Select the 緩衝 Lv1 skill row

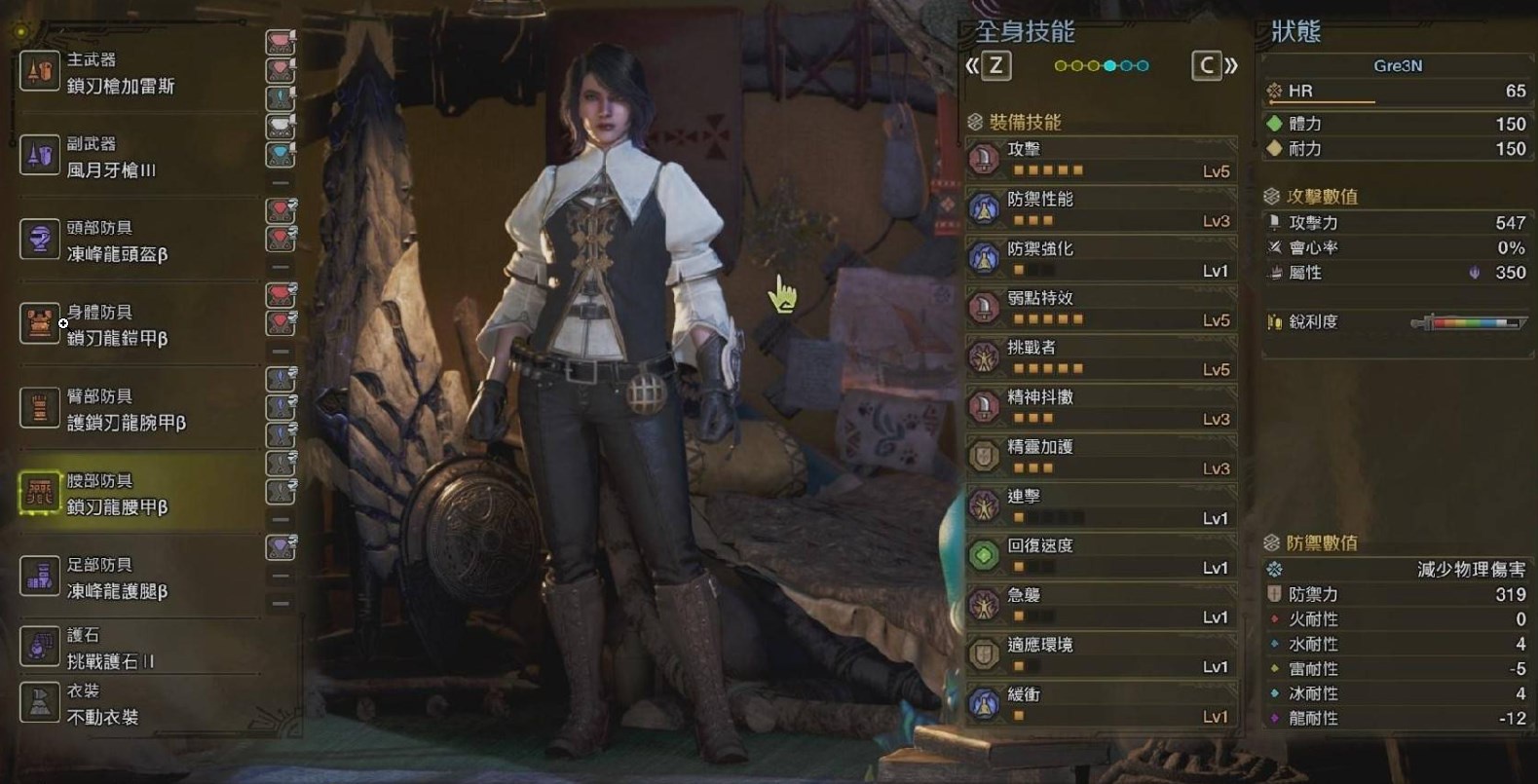1101,705
